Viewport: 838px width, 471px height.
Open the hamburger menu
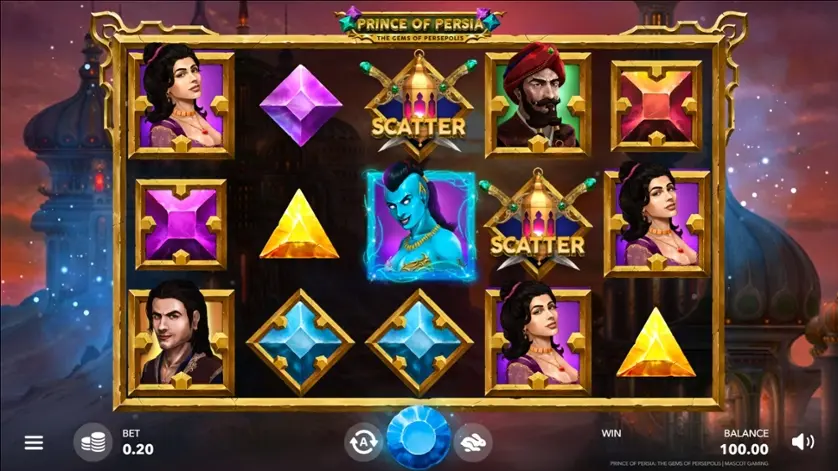pyautogui.click(x=34, y=441)
